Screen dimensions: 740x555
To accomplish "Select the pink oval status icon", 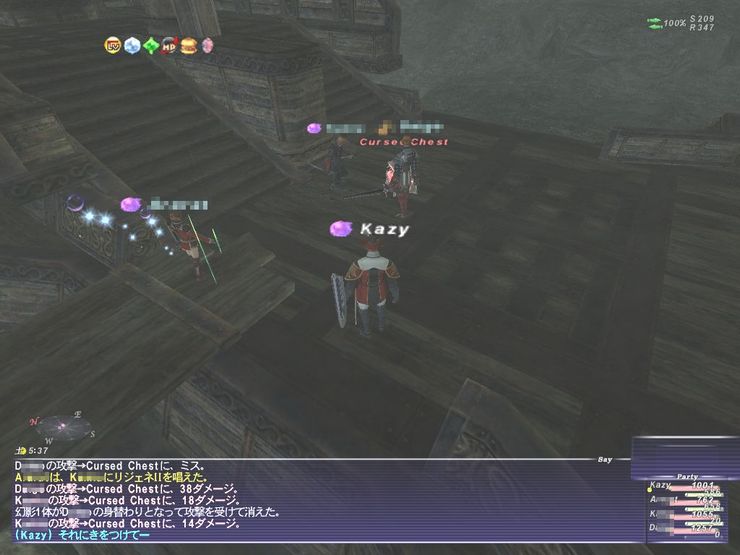I will [207, 45].
